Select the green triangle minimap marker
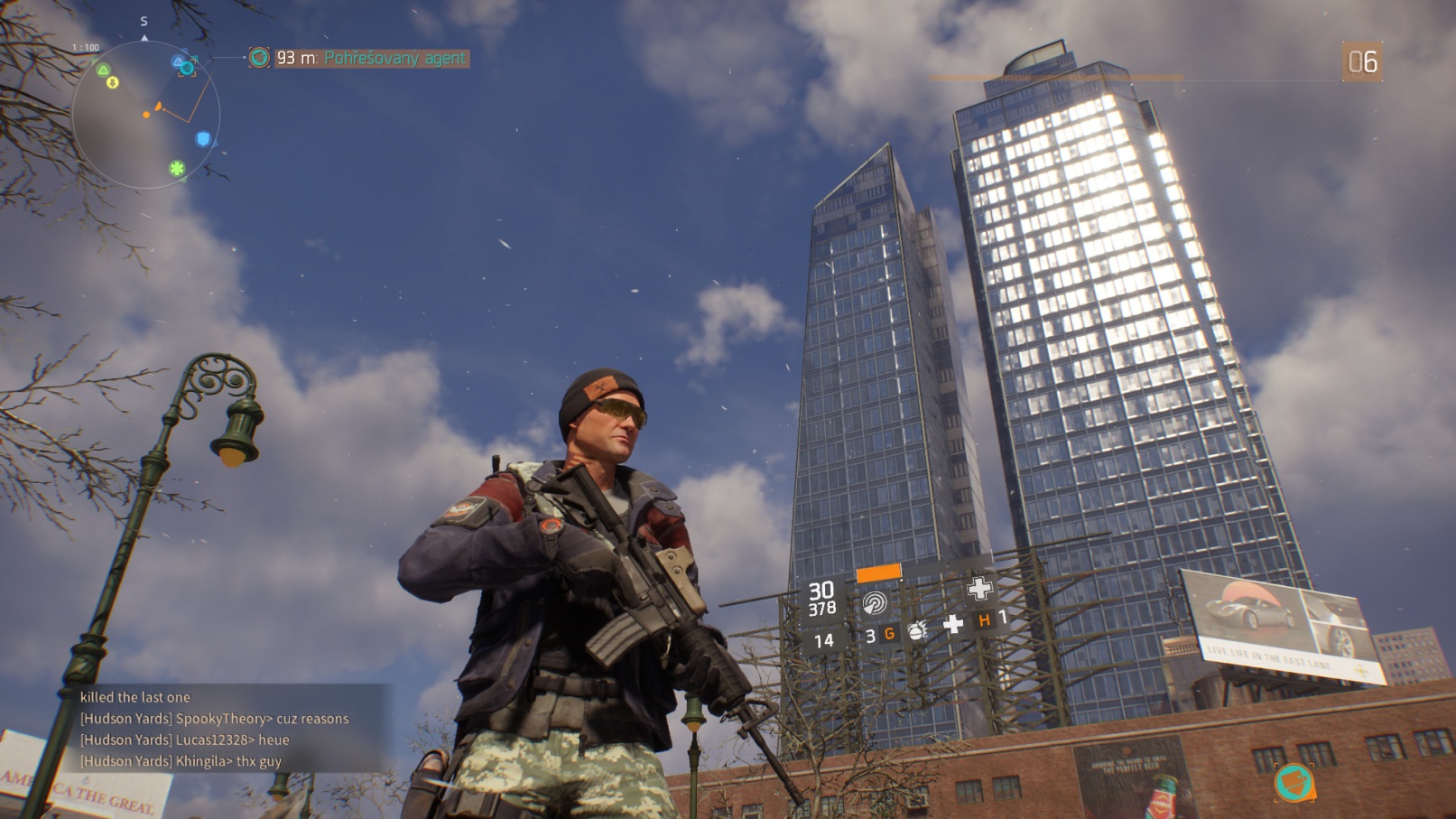This screenshot has height=819, width=1456. 103,70
